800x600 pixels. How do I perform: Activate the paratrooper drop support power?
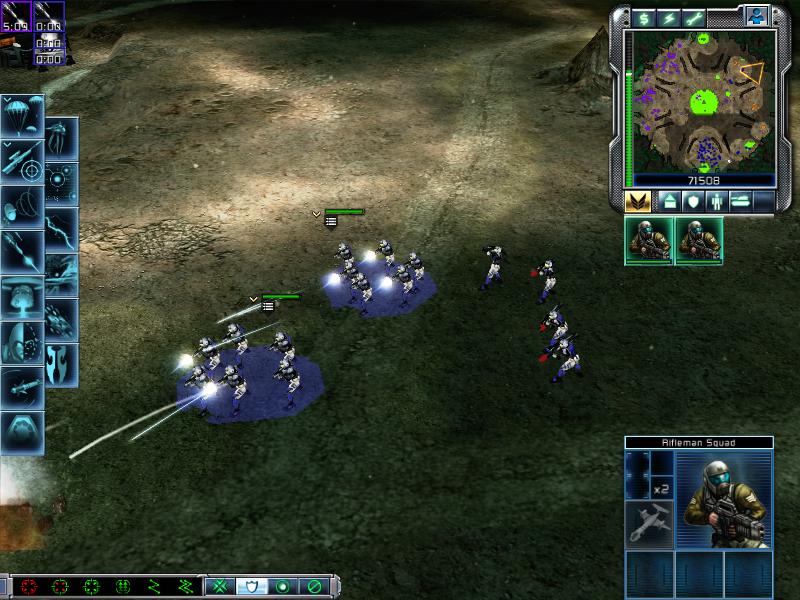point(21,117)
